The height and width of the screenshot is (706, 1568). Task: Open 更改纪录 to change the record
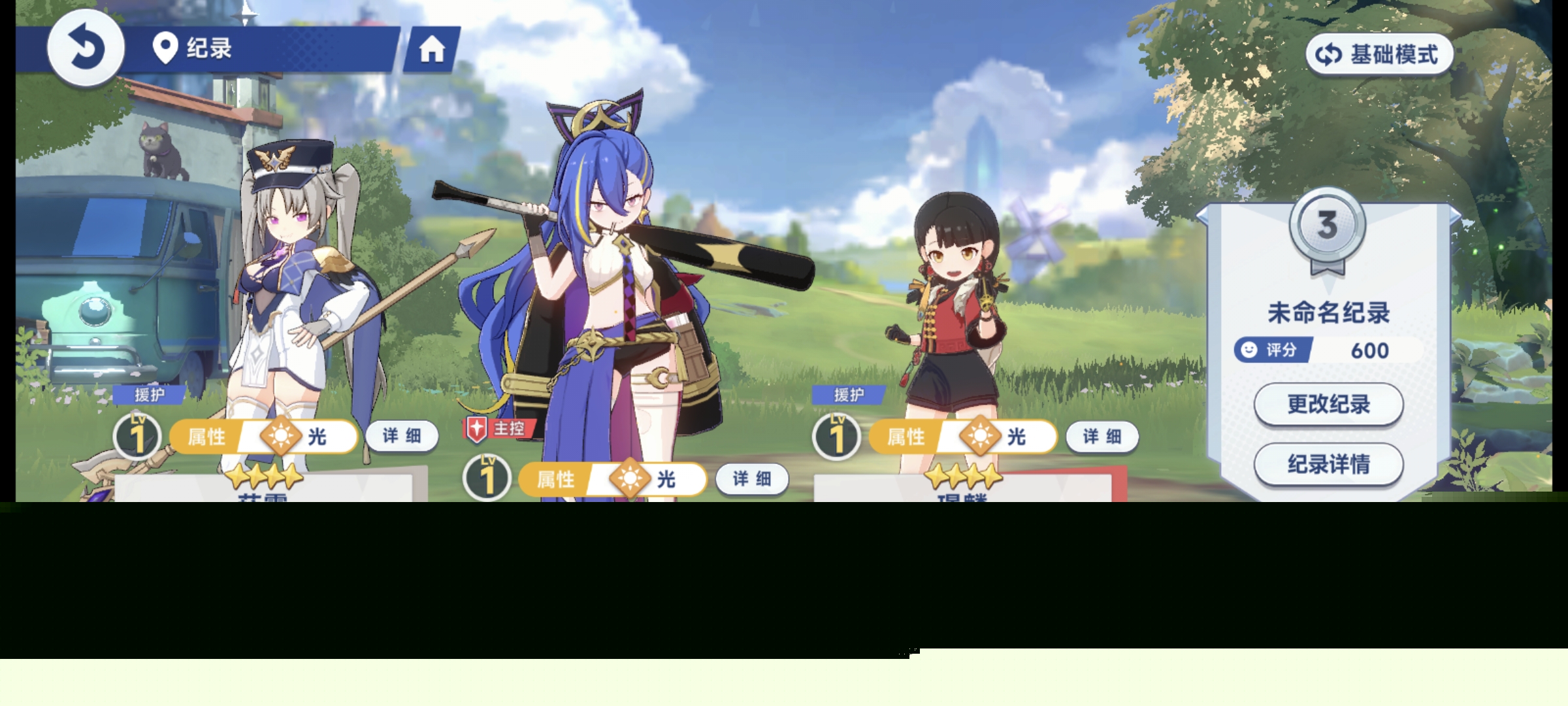(1328, 404)
